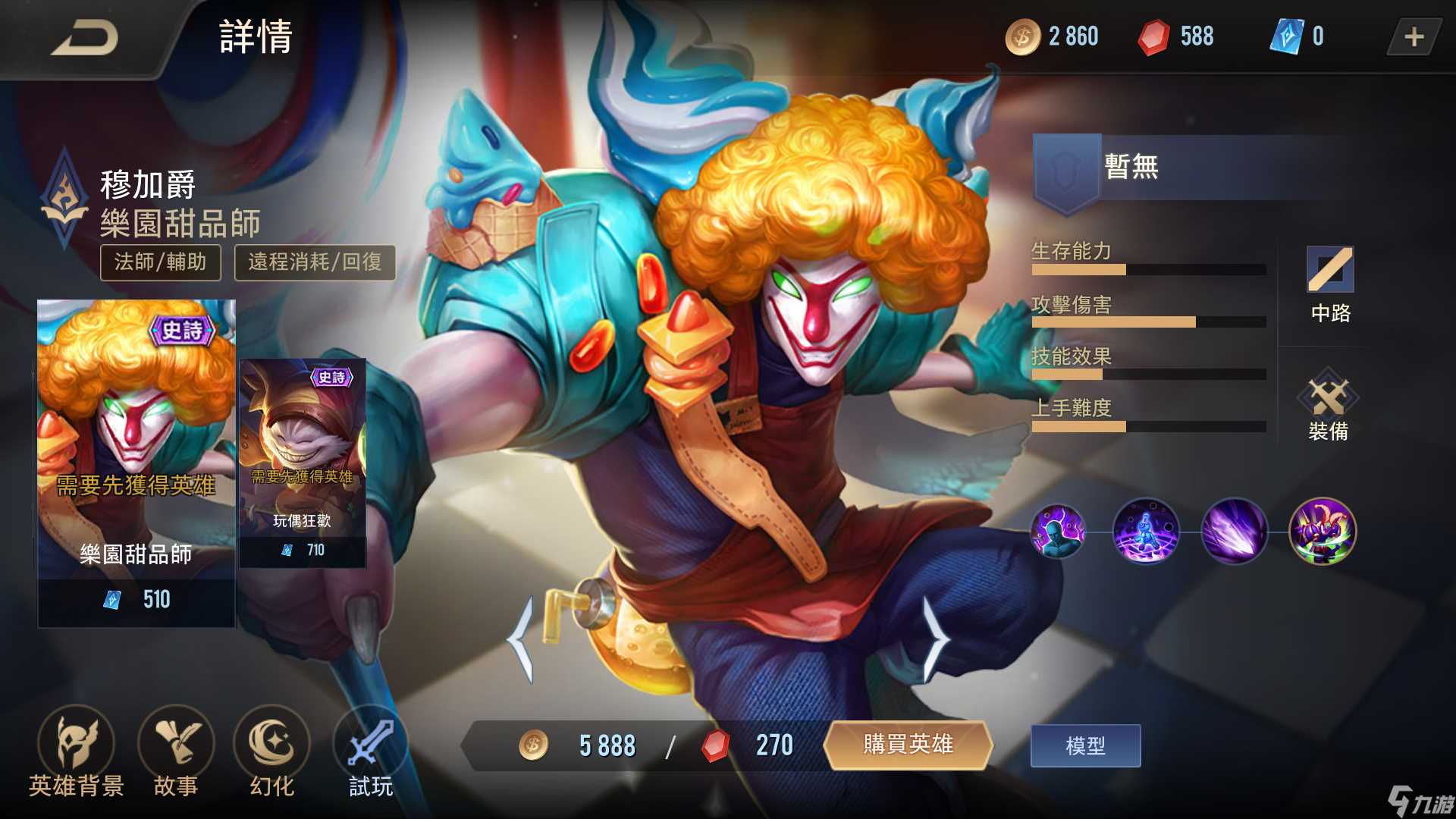This screenshot has height=819, width=1456.
Task: Click the back arrow at top left
Action: click(x=83, y=39)
